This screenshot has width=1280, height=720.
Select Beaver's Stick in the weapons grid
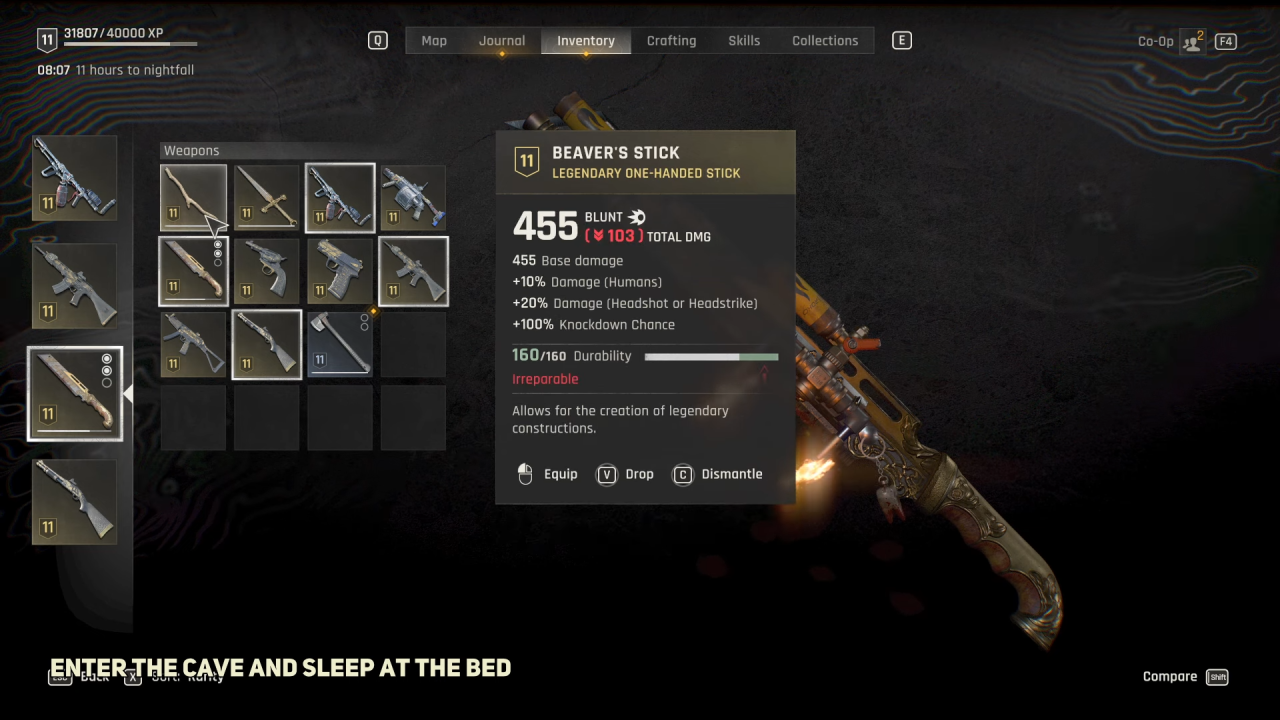pyautogui.click(x=193, y=198)
